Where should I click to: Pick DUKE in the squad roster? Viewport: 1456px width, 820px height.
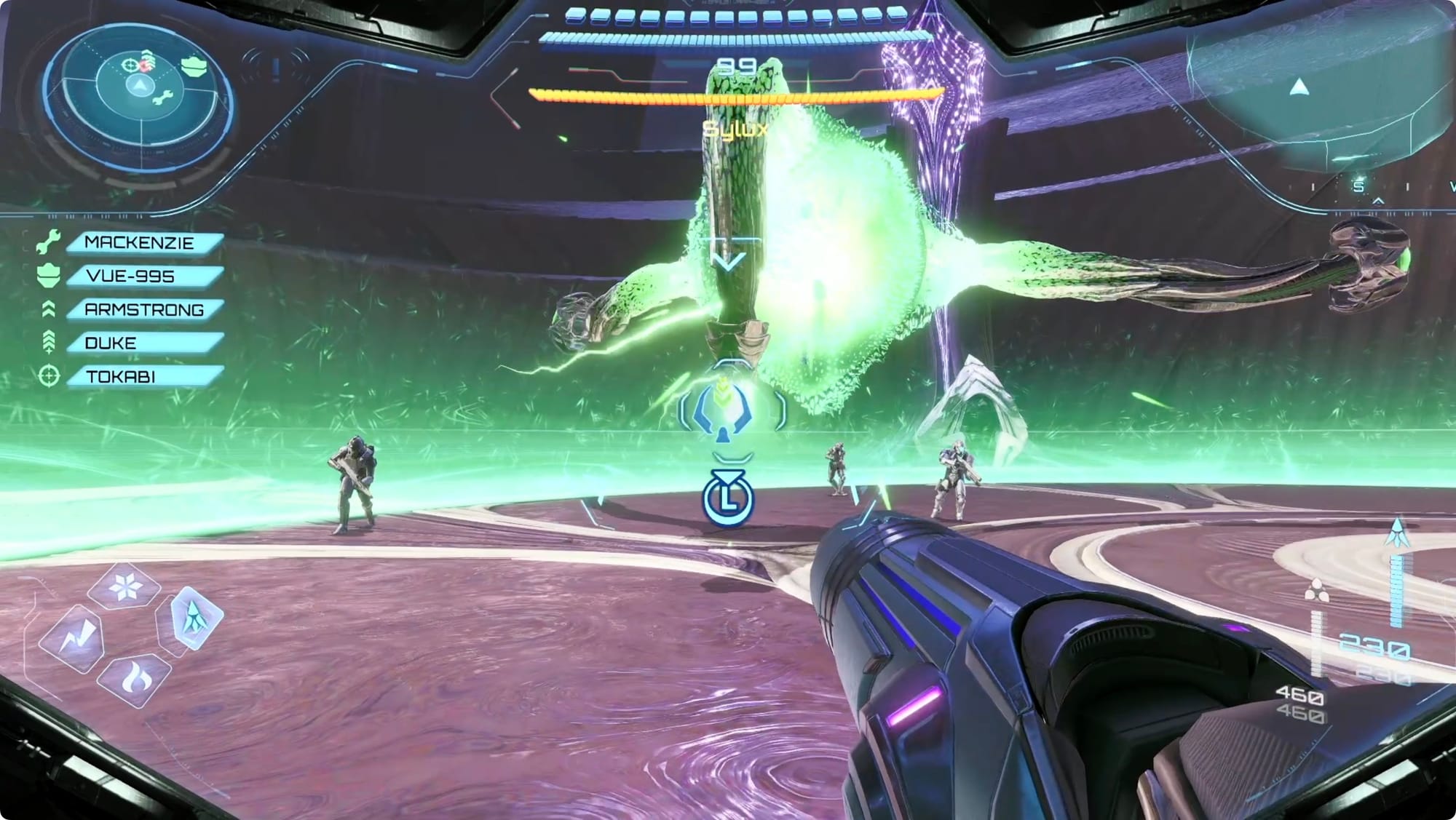[x=144, y=343]
